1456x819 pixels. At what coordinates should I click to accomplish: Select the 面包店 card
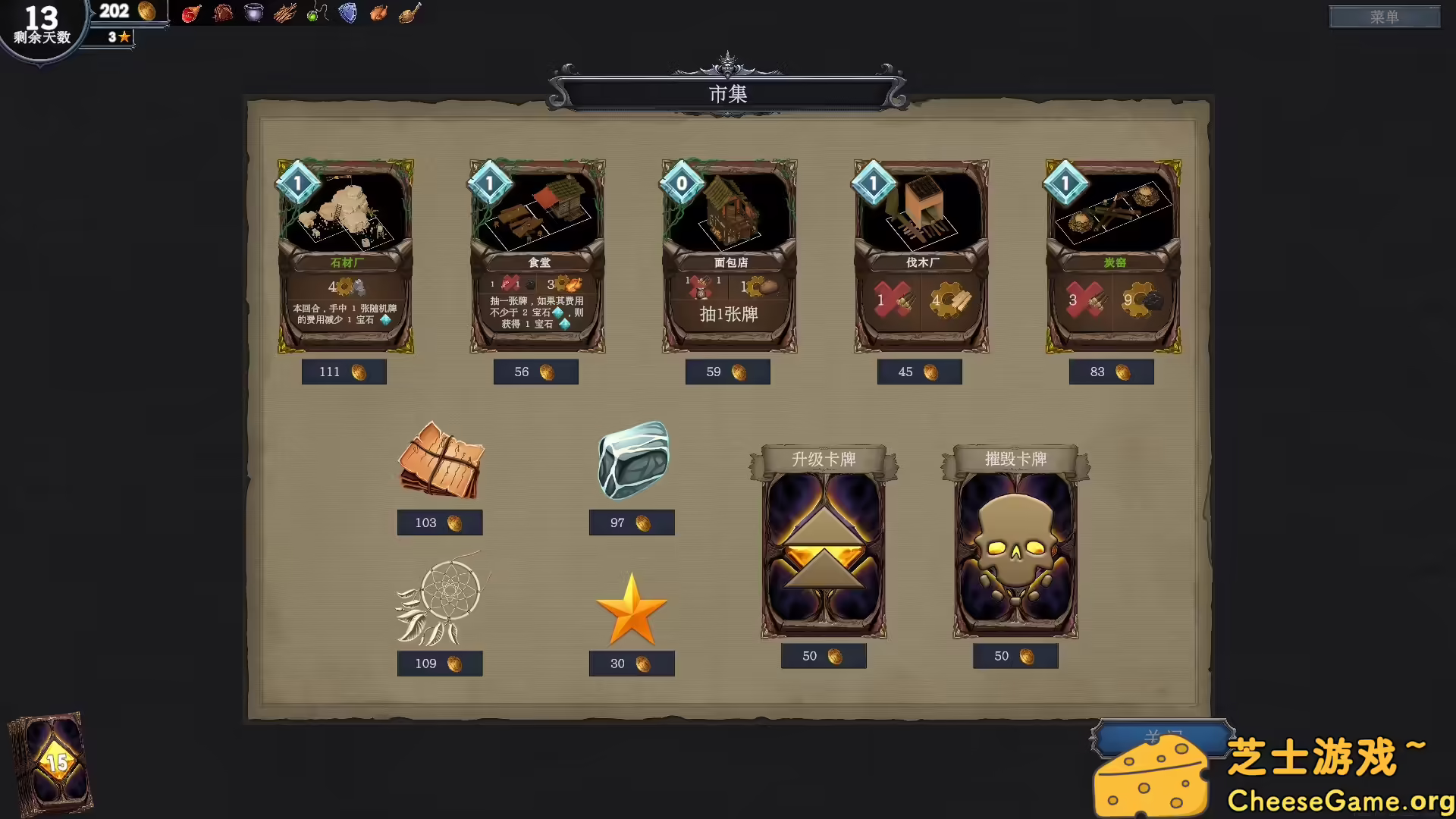pyautogui.click(x=728, y=258)
